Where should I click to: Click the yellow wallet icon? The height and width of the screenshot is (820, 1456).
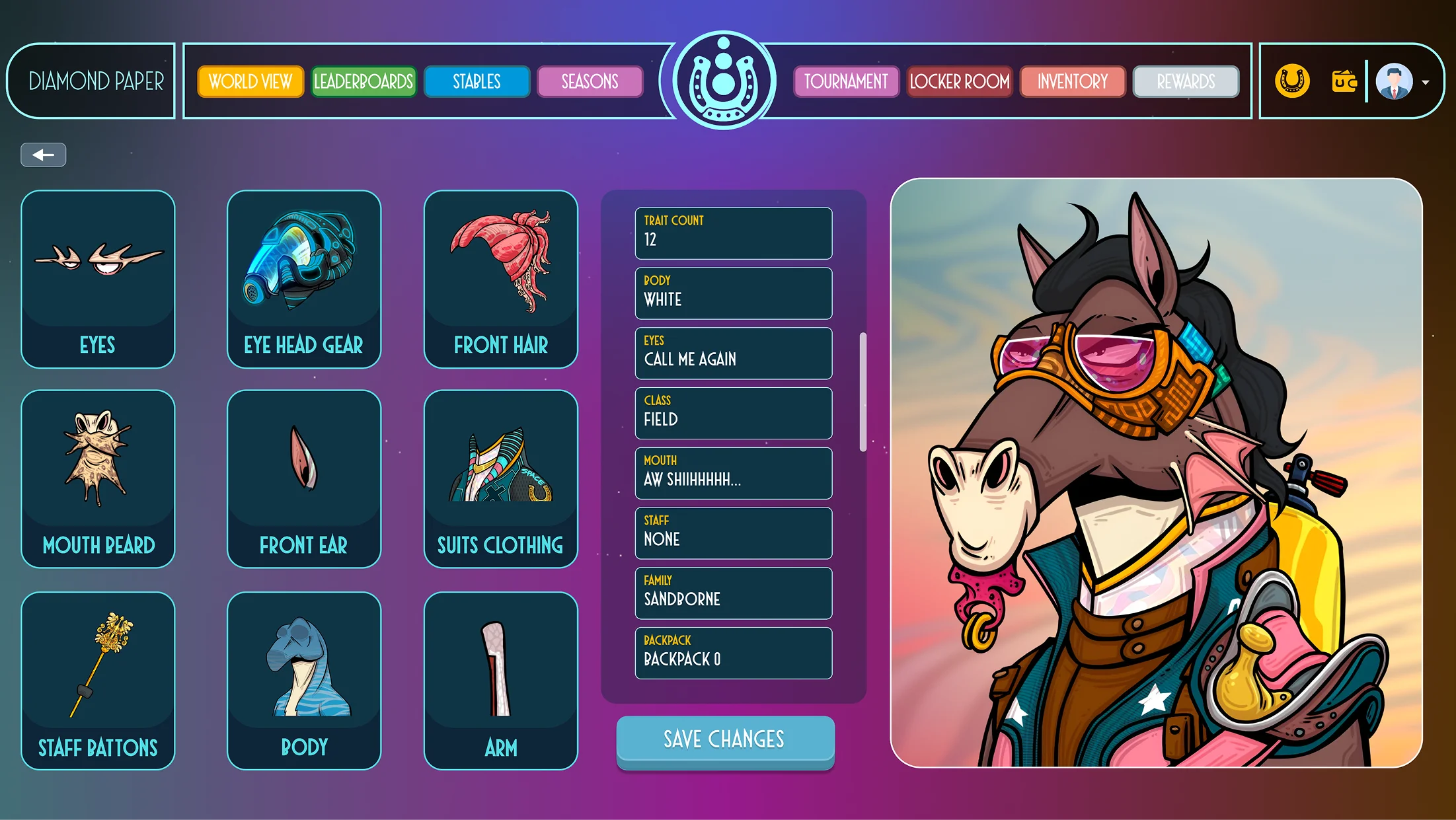point(1344,82)
